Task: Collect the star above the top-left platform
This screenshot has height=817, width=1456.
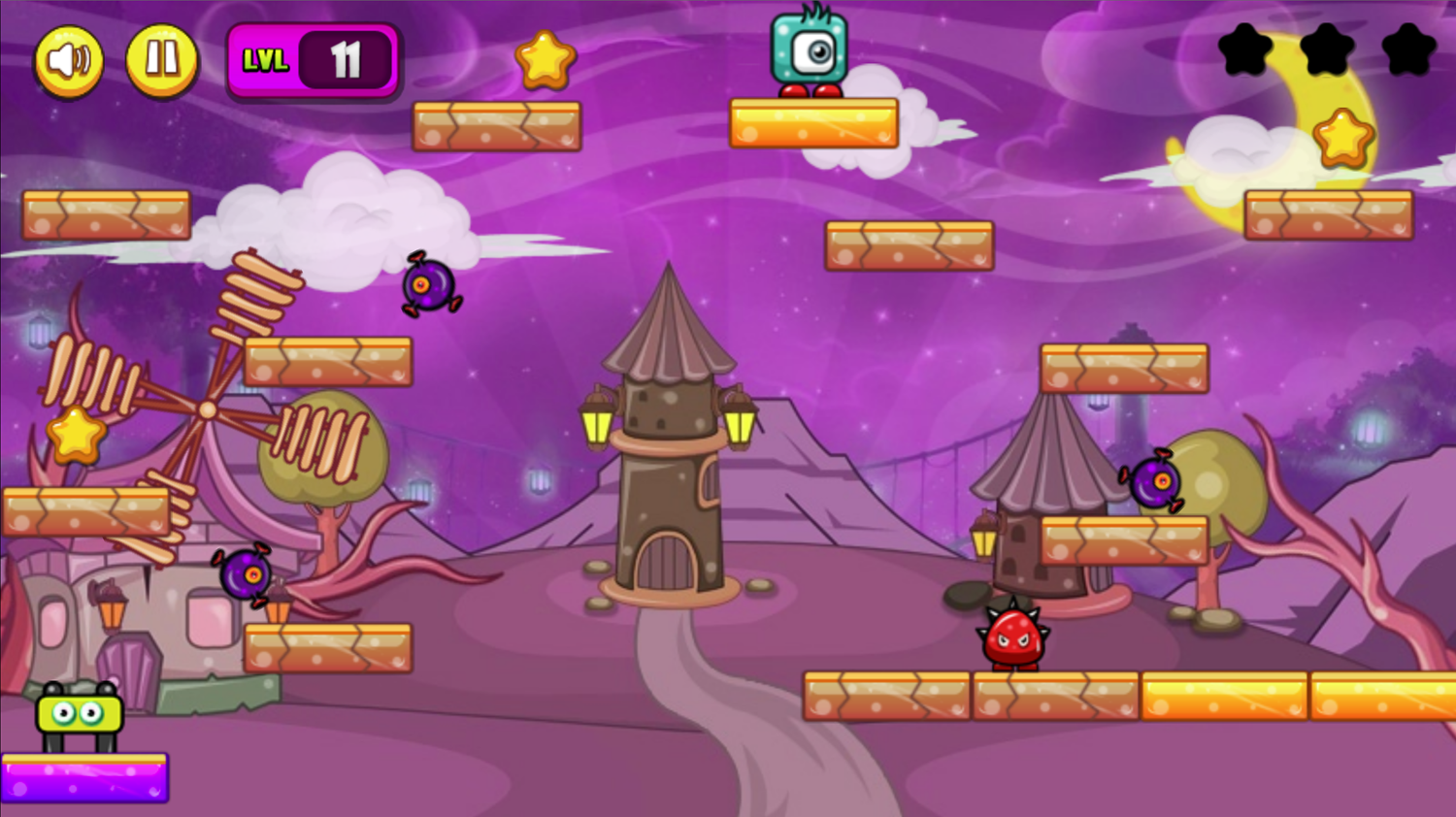Action: tap(544, 60)
